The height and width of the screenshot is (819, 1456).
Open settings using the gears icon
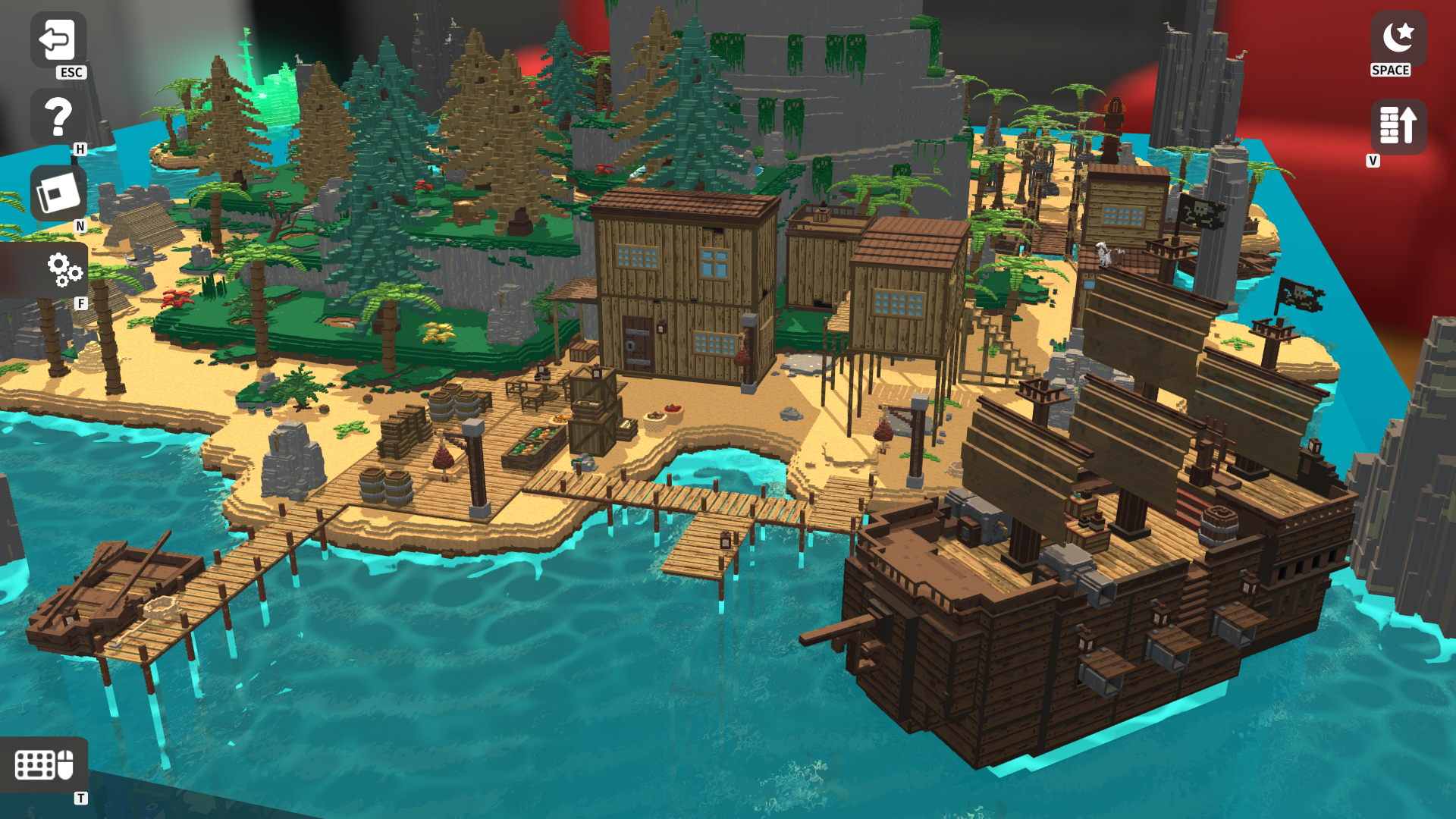tap(64, 269)
